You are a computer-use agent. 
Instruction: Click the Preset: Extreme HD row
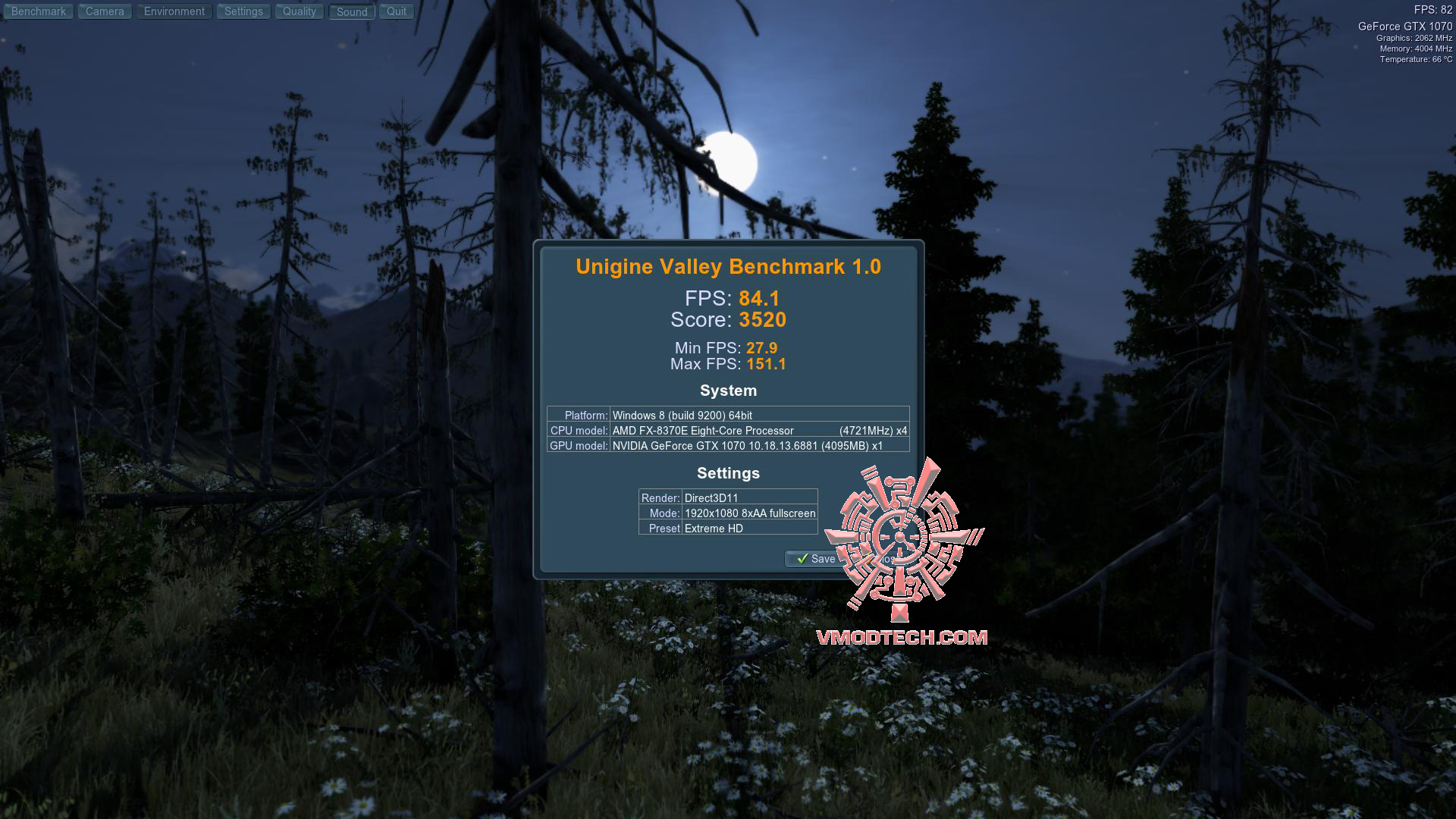(x=726, y=529)
